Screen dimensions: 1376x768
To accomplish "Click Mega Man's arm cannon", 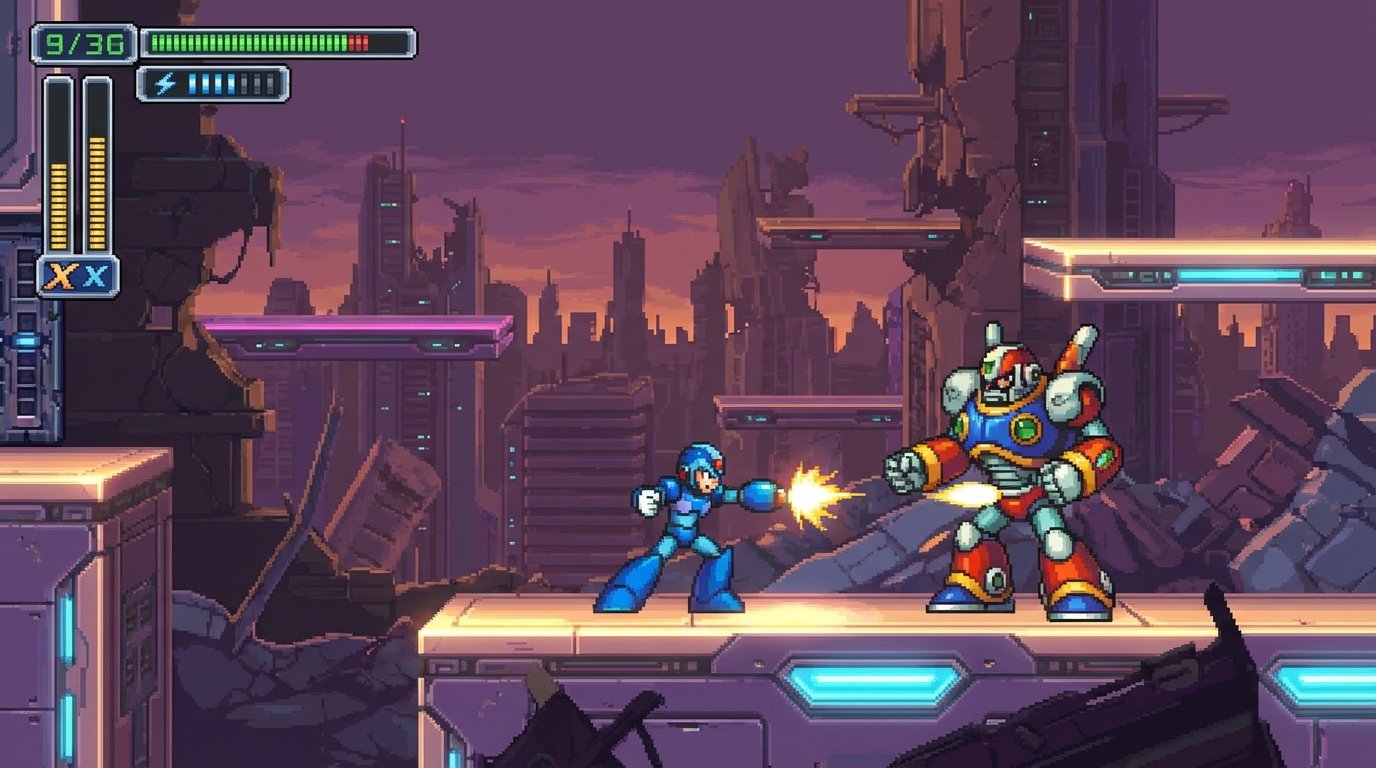I will pos(758,493).
